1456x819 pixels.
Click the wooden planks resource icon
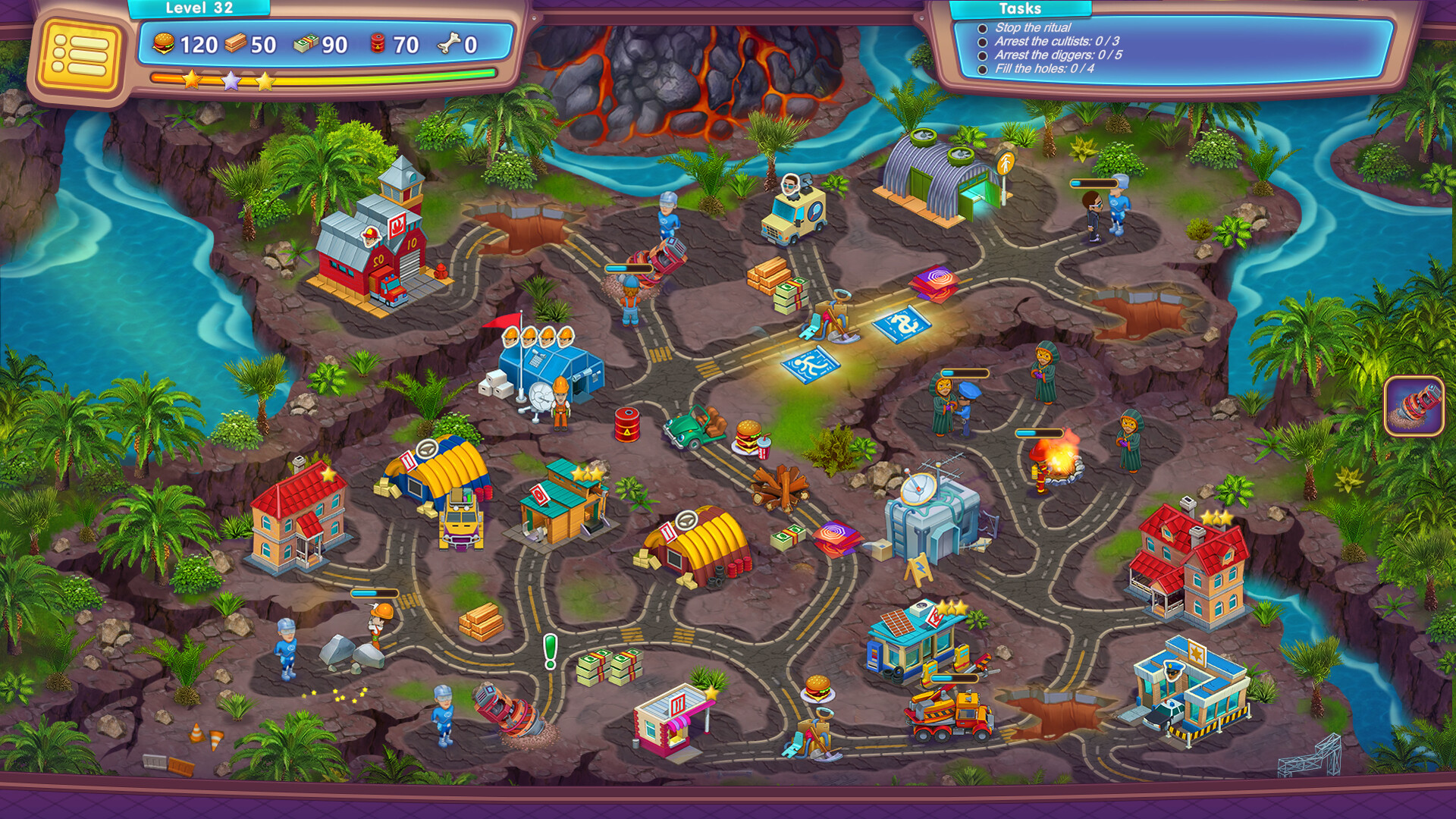(x=237, y=44)
